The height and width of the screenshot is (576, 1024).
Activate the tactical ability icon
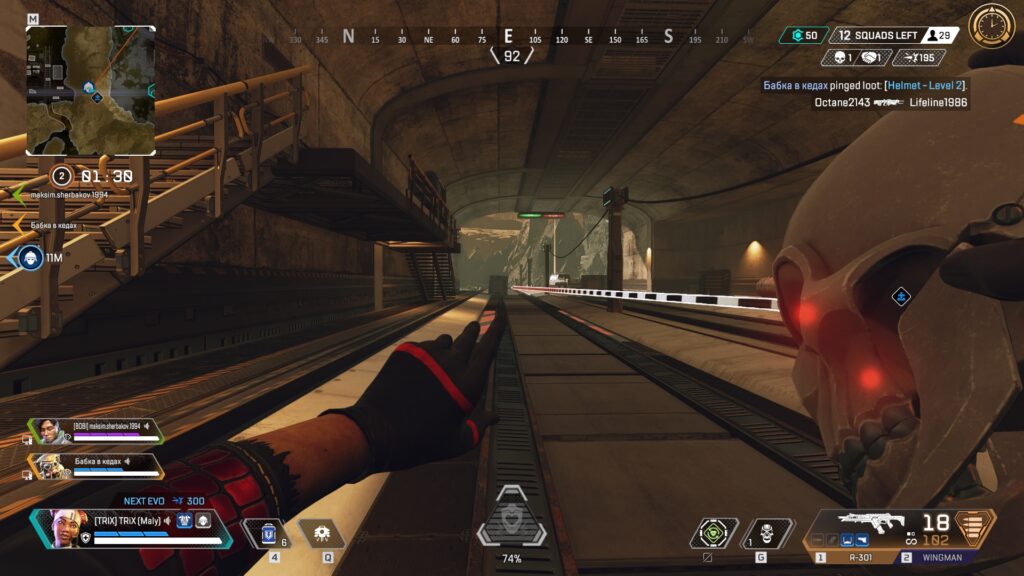coord(321,534)
